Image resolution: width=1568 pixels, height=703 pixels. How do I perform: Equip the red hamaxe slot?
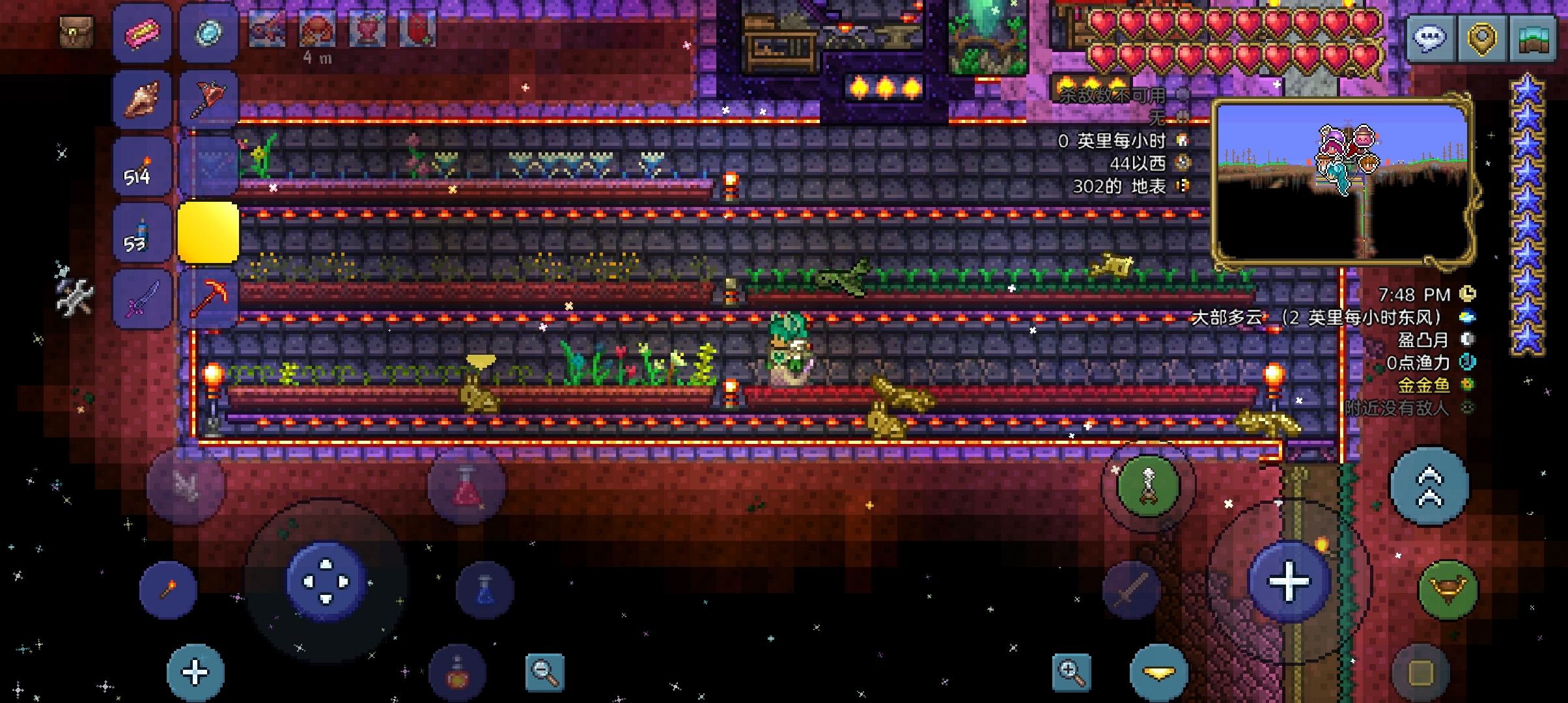click(208, 99)
